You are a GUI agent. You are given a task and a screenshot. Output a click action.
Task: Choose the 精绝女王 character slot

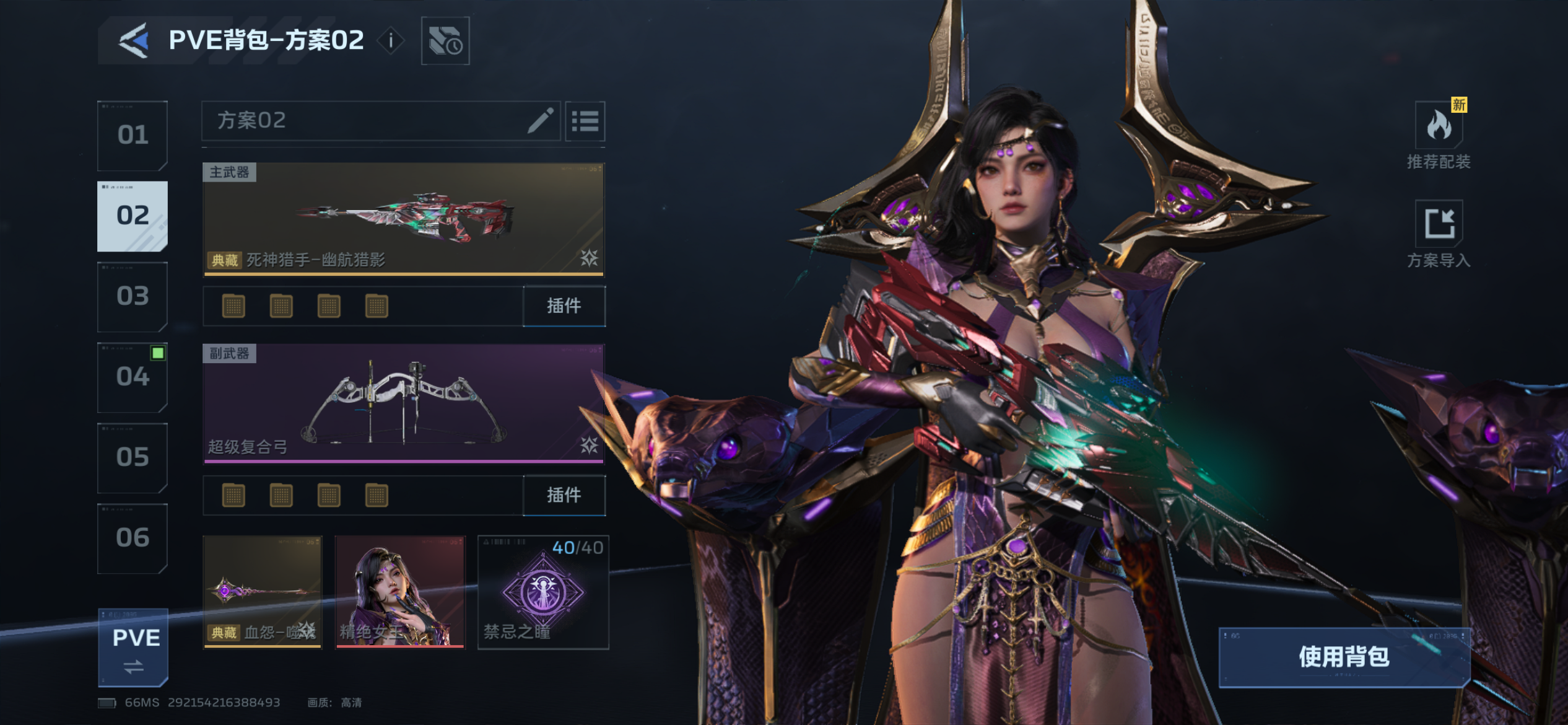pos(400,592)
